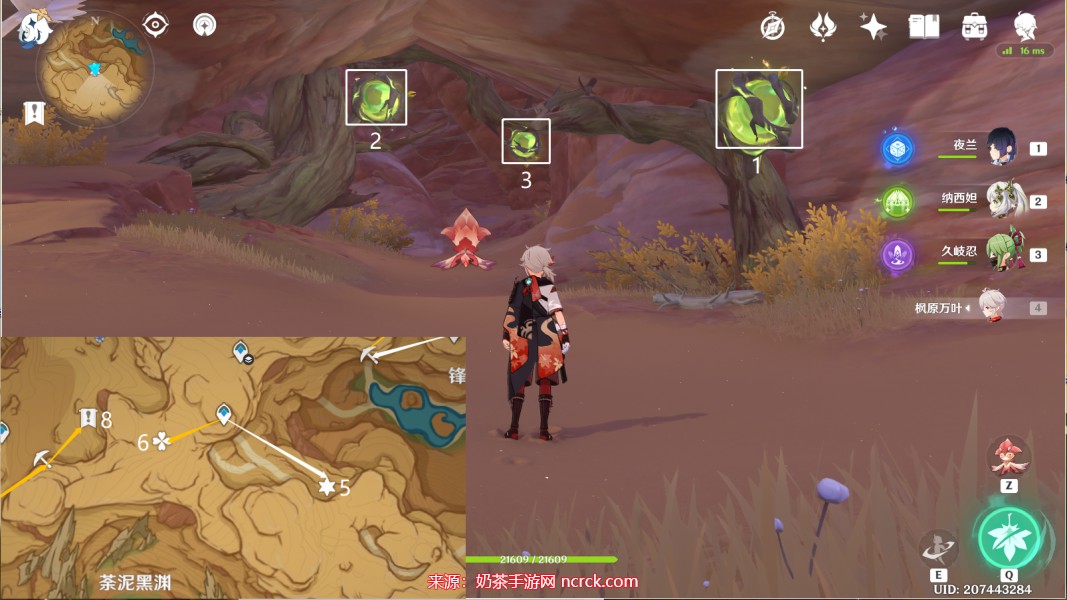1067x600 pixels.
Task: Click the round arch icon beside the eye
Action: [205, 25]
